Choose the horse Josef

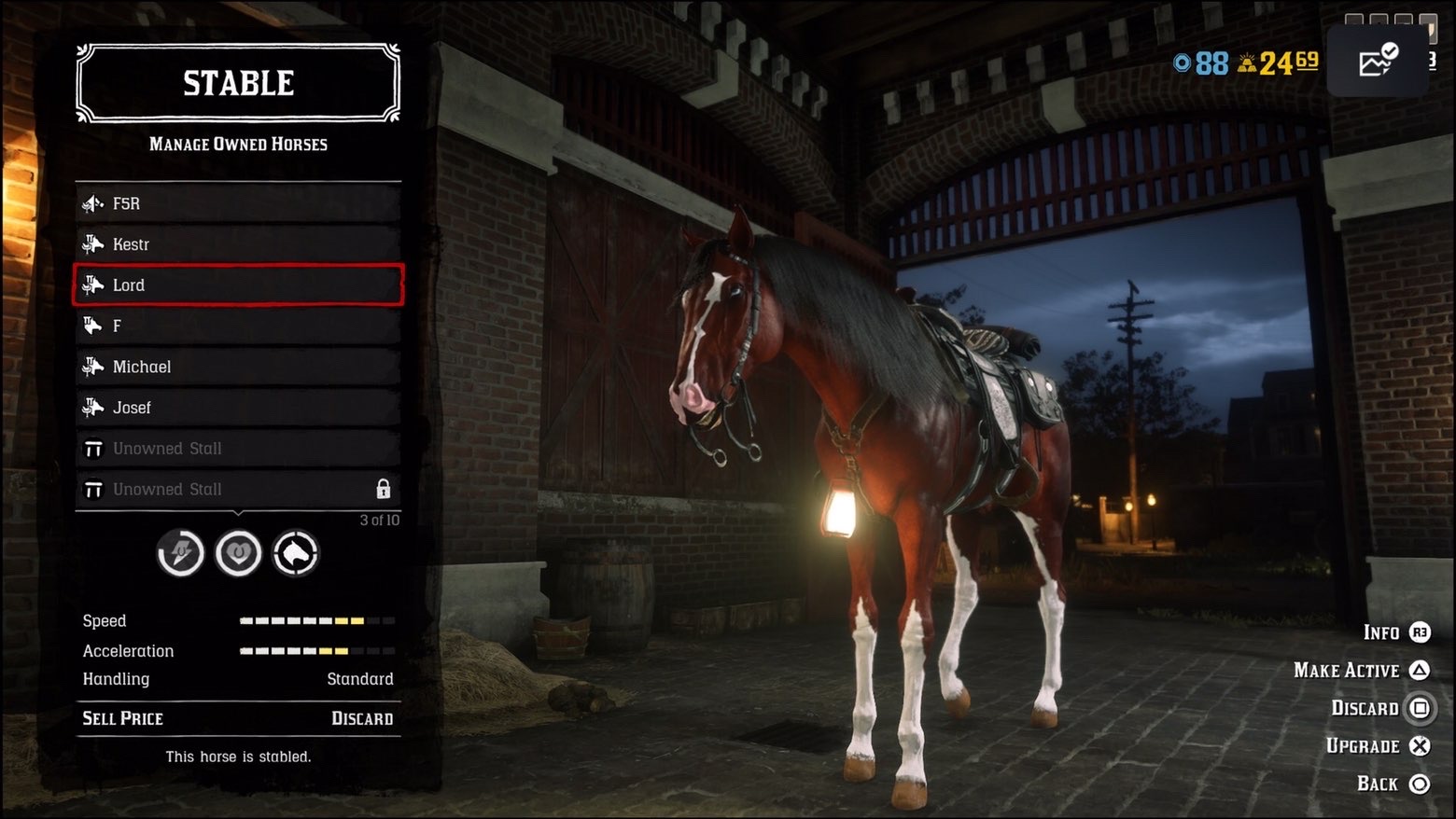point(238,408)
